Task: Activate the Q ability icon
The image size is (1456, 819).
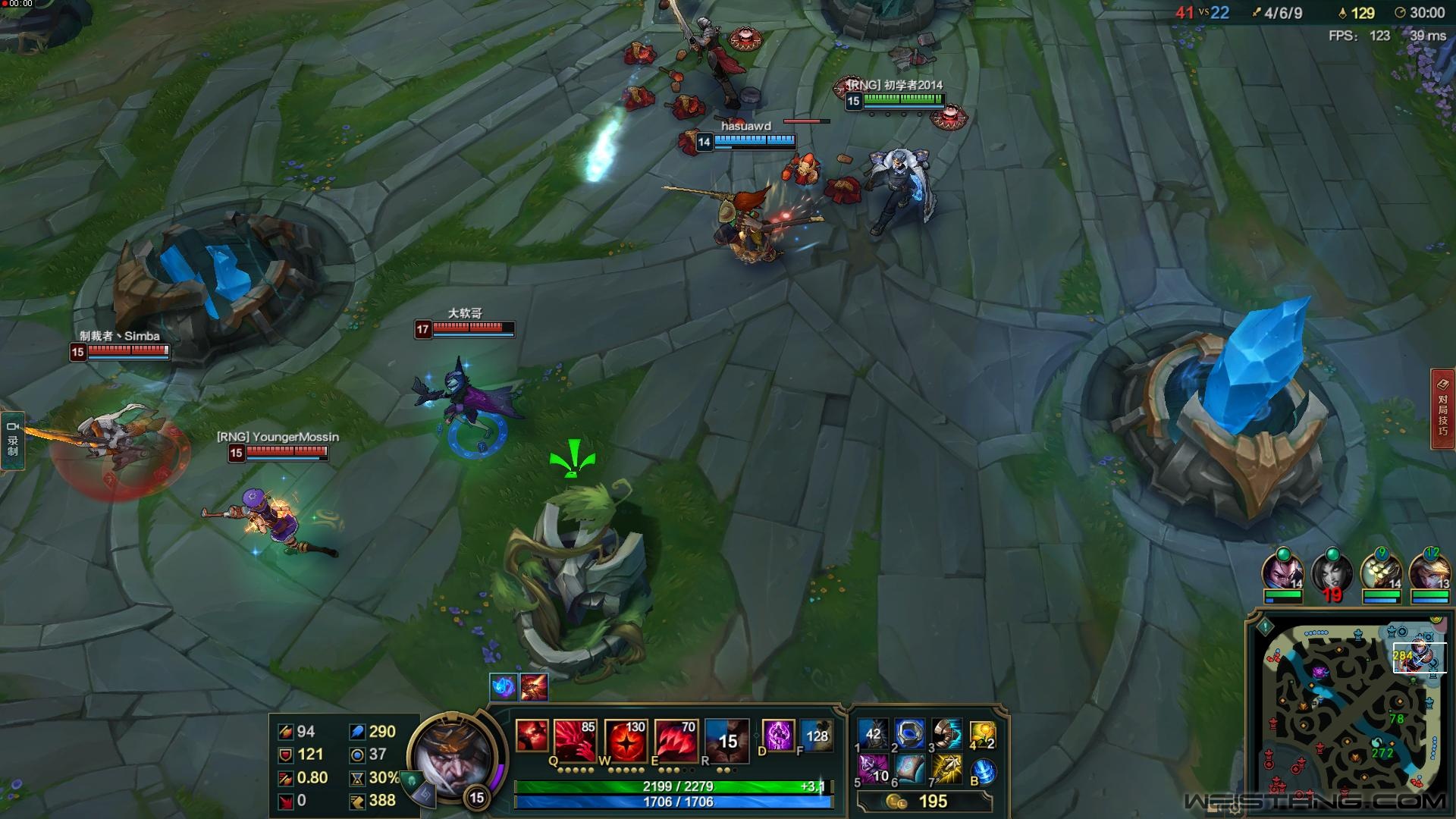Action: pos(575,739)
